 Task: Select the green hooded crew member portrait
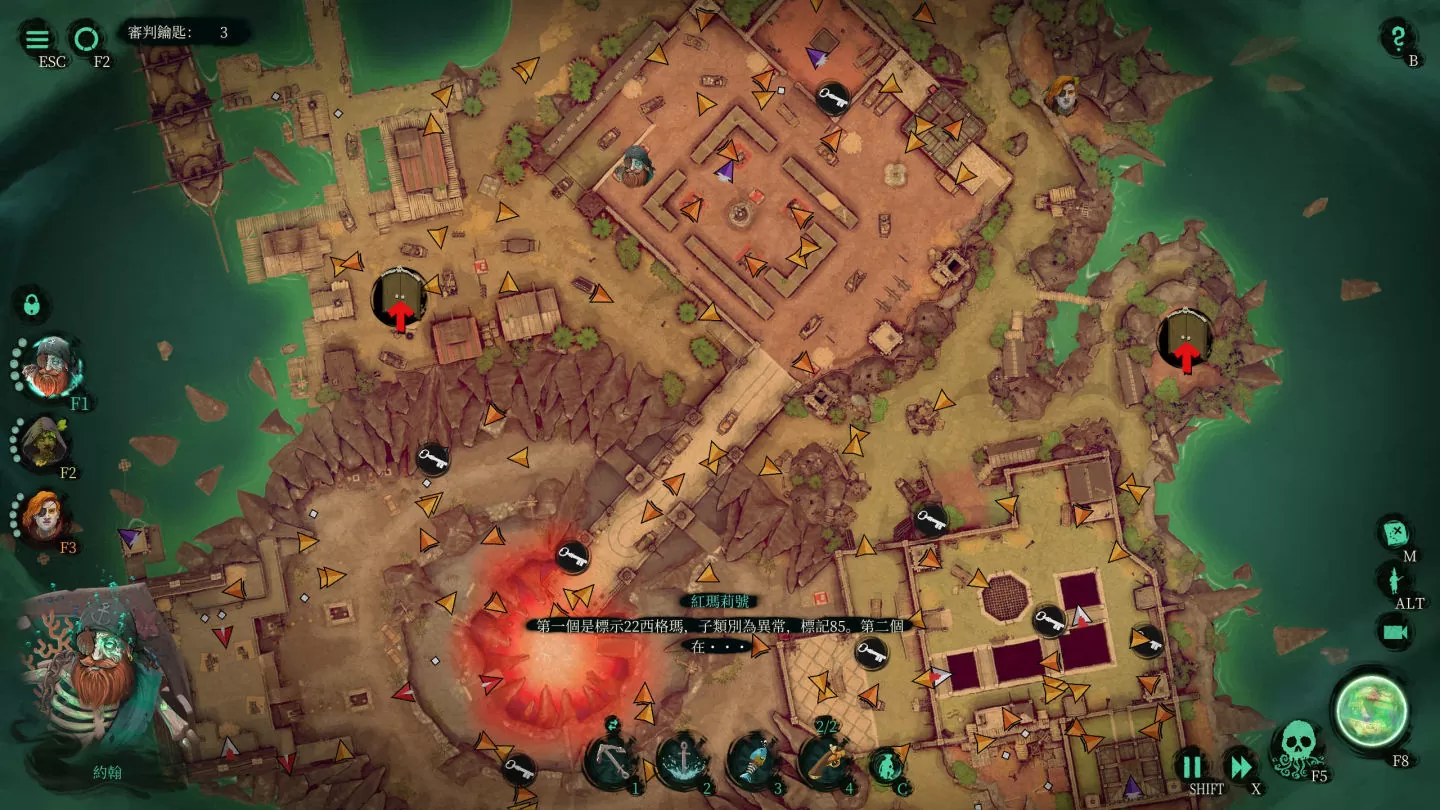[45, 441]
